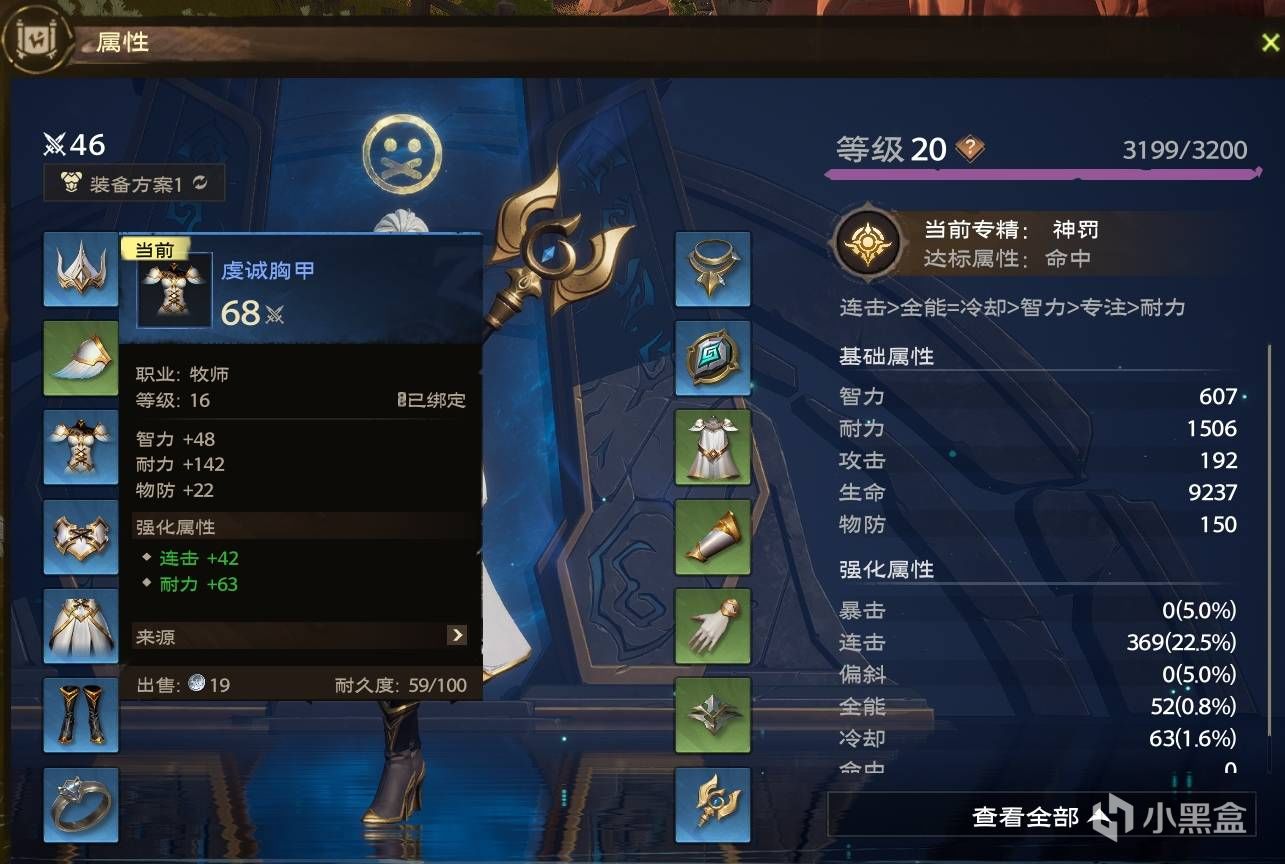Open the 当前专精 specialization entry
Viewport: 1285px width, 864px height.
click(1013, 229)
